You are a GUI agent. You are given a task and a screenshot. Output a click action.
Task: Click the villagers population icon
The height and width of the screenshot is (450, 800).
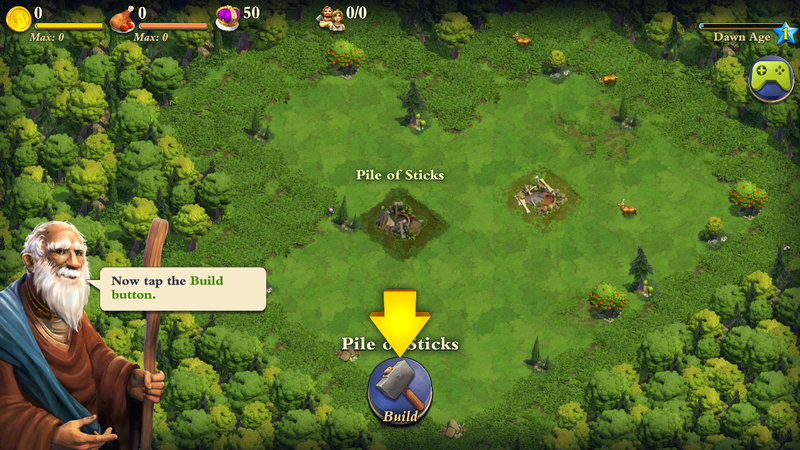point(331,17)
